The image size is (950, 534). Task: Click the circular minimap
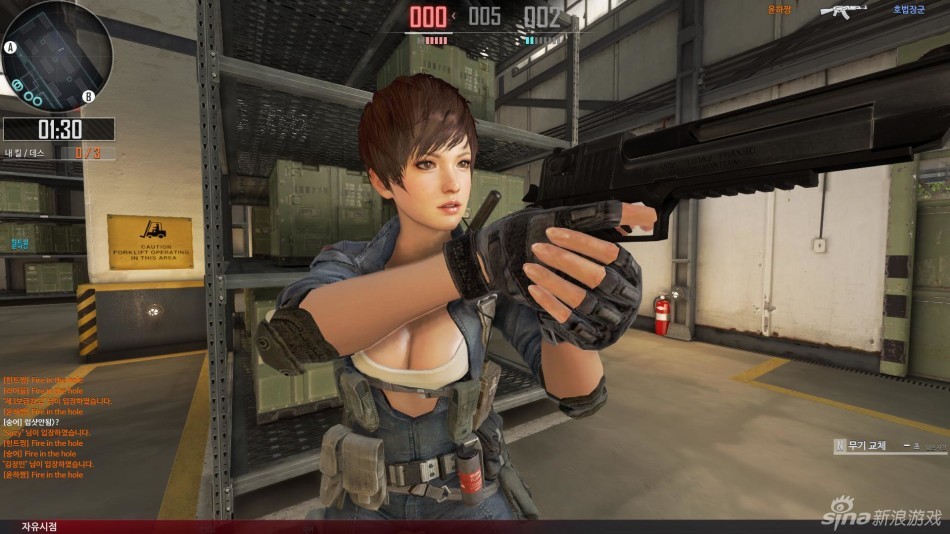point(56,55)
